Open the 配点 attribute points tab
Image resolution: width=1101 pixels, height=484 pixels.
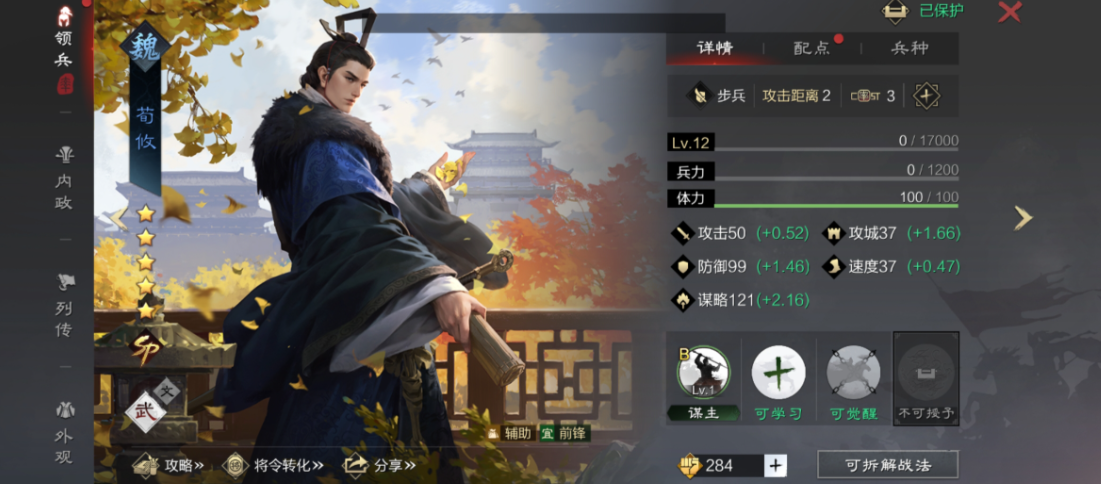point(811,48)
